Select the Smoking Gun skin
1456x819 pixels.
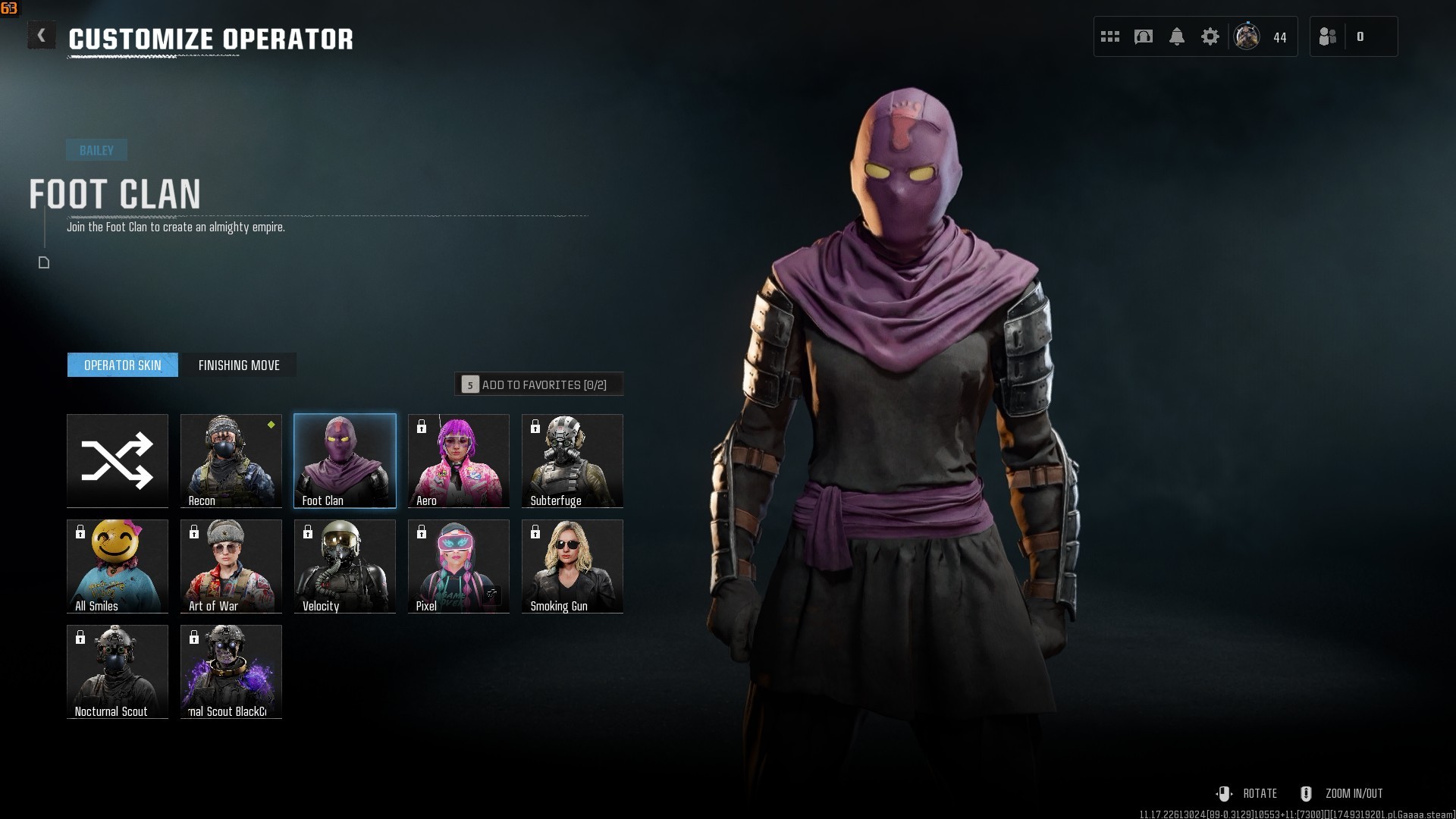573,566
